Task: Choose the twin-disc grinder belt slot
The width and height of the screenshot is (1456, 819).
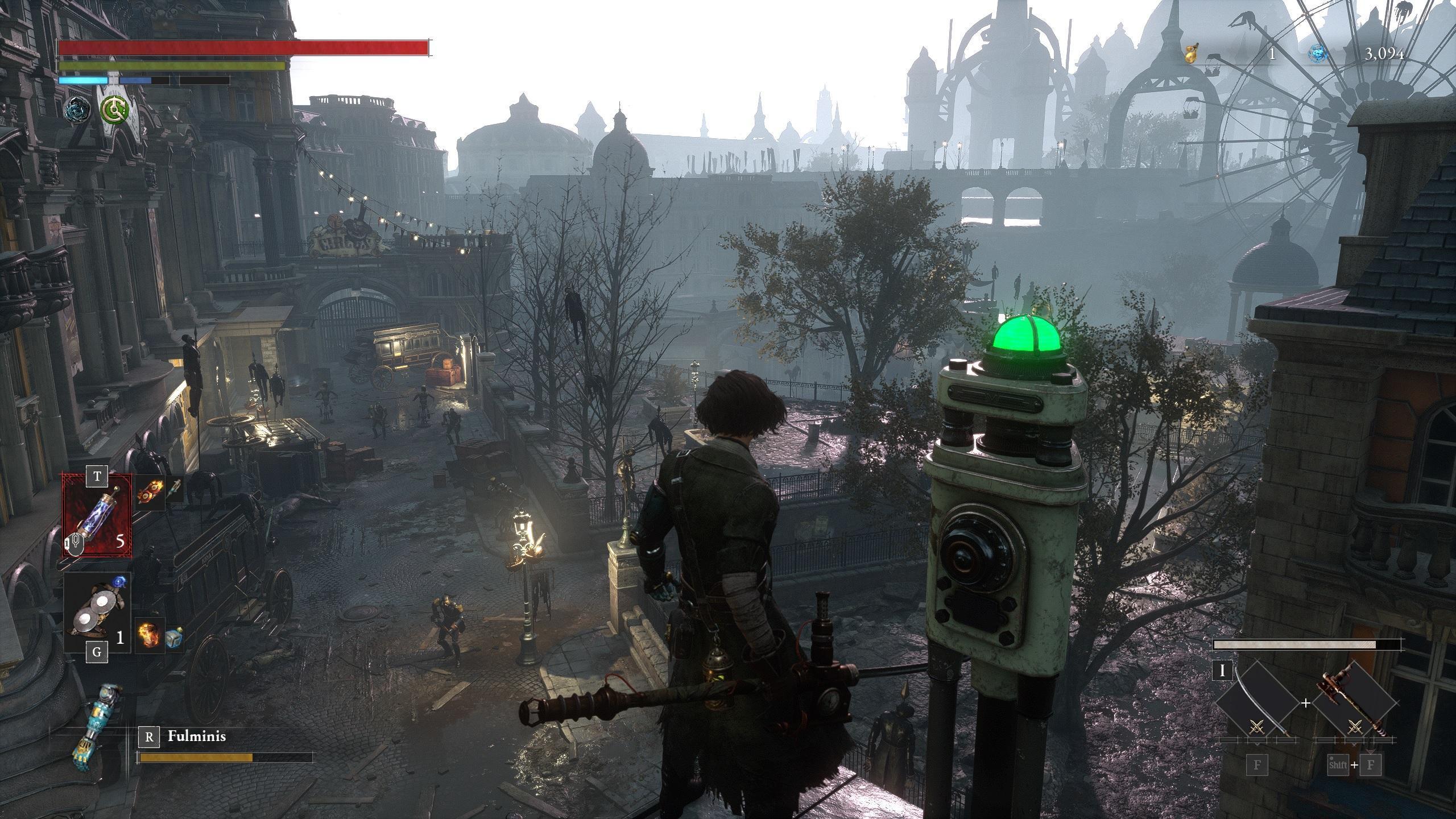Action: point(97,613)
